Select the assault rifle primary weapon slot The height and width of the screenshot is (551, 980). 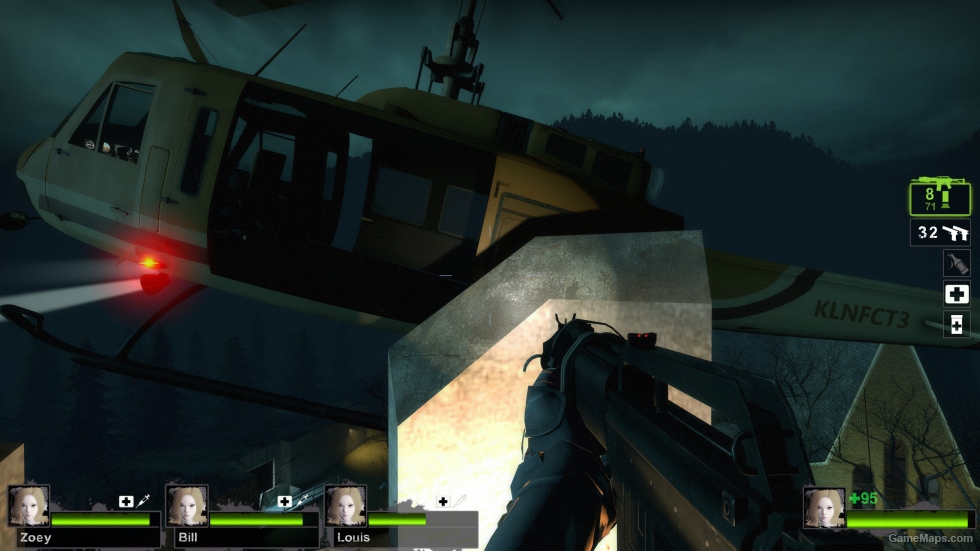point(939,196)
